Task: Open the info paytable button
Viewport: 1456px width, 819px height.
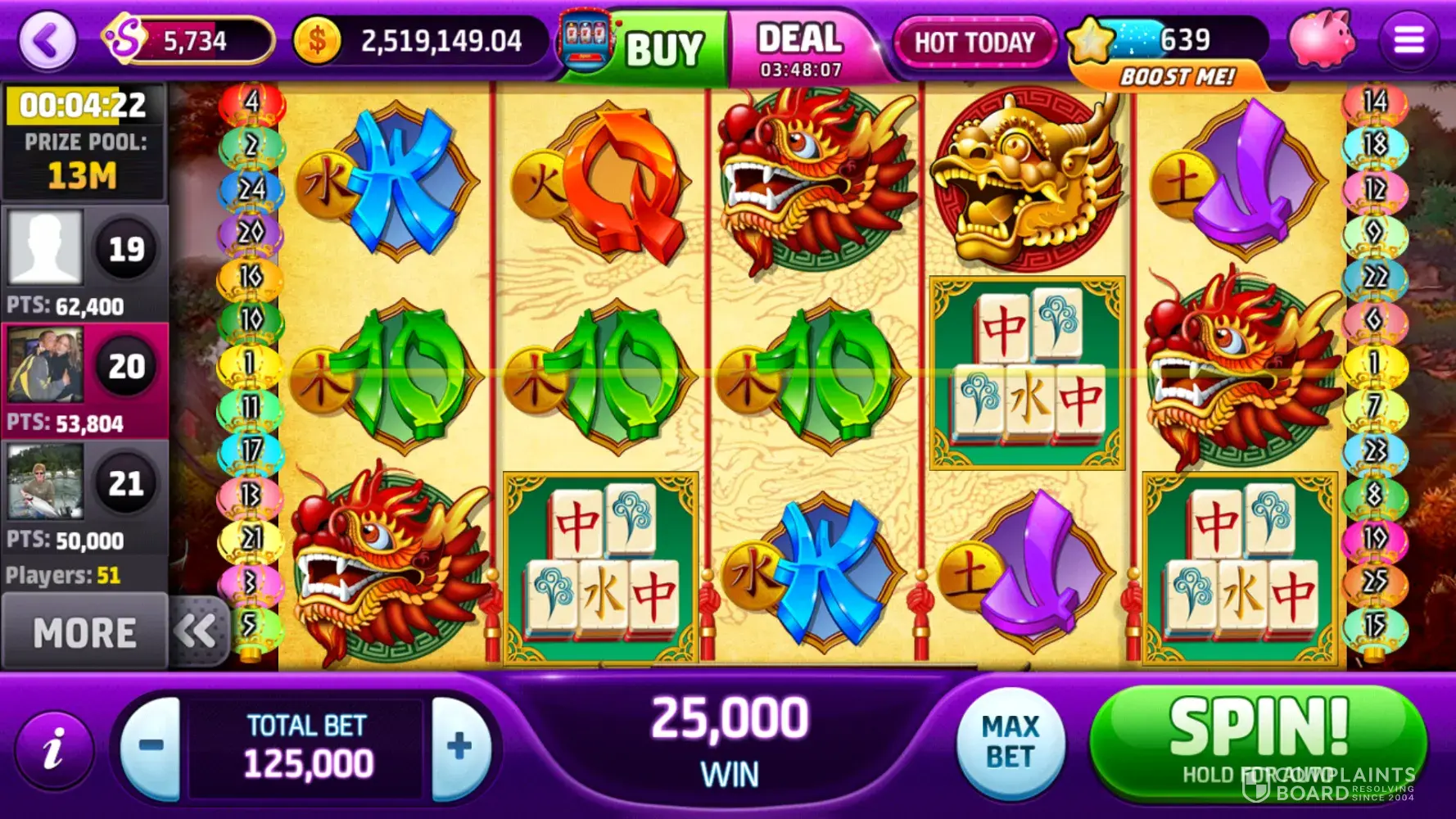Action: pyautogui.click(x=54, y=749)
